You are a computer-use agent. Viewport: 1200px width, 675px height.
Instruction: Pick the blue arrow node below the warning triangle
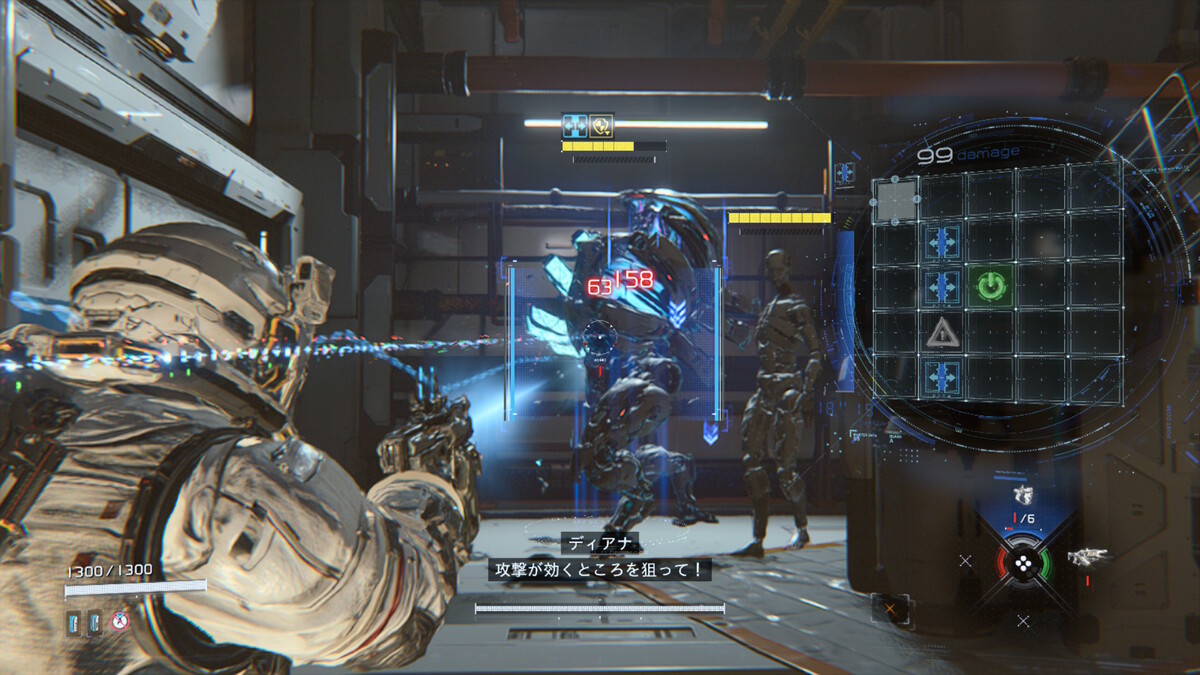941,377
